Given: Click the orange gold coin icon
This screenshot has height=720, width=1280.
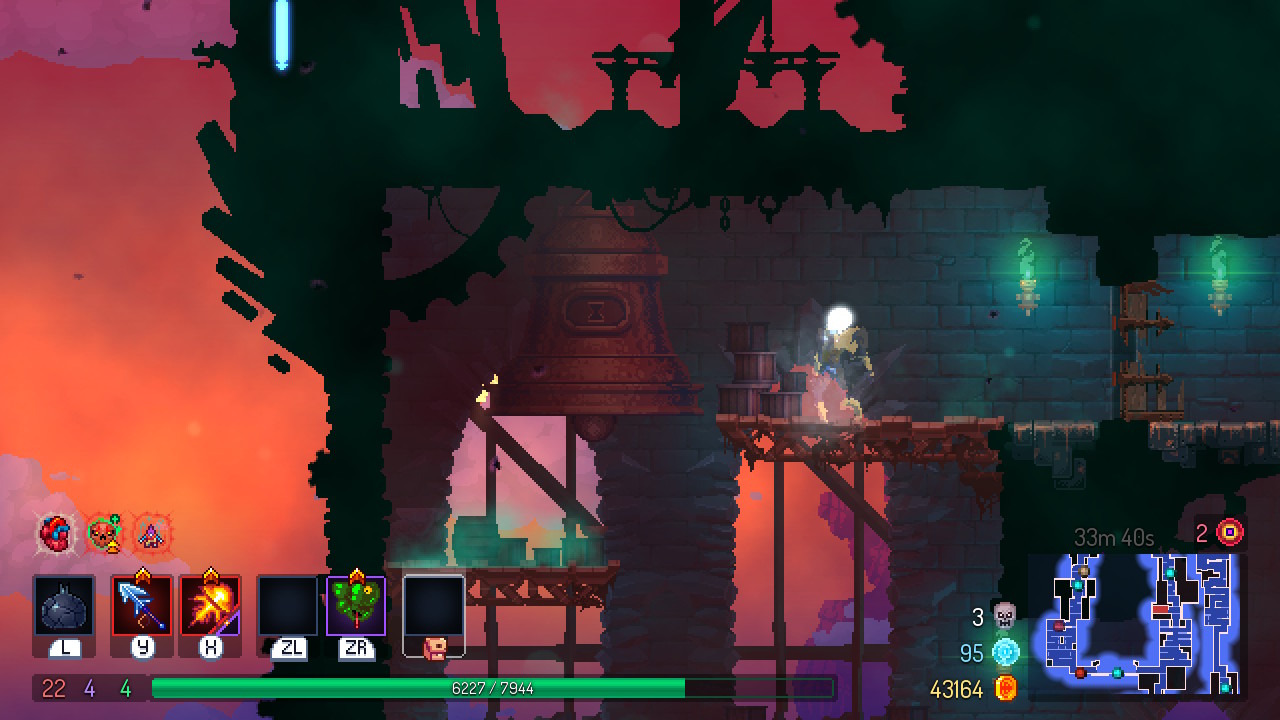Looking at the screenshot, I should [x=1004, y=689].
